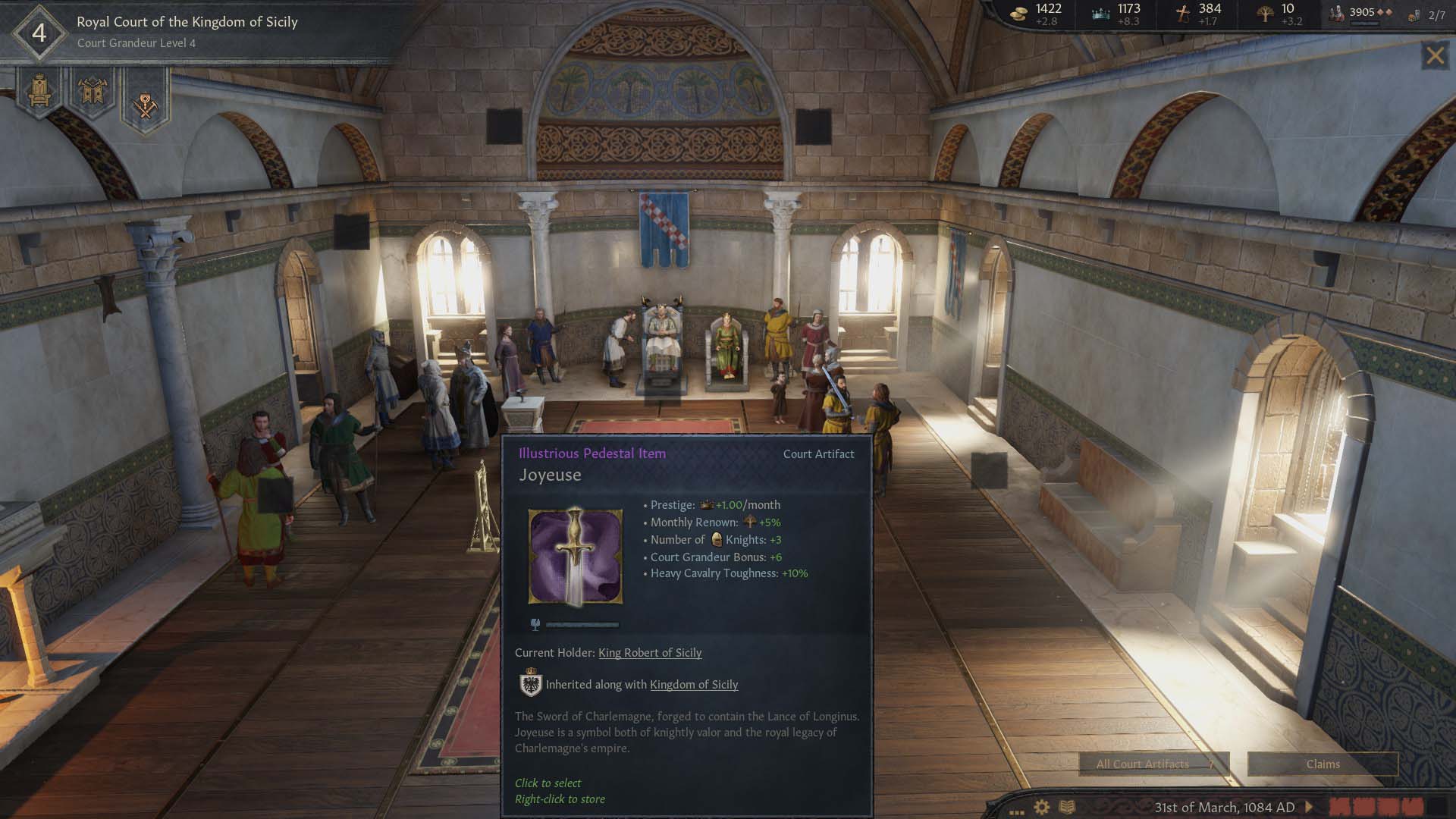Show the military strength 3905 panel
The height and width of the screenshot is (819, 1456).
point(1362,13)
